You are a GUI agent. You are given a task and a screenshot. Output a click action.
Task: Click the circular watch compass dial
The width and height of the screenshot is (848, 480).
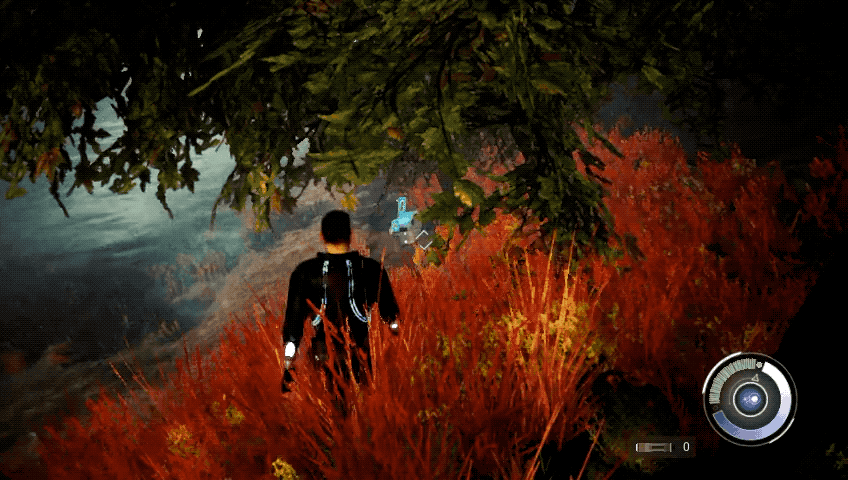[x=749, y=399]
